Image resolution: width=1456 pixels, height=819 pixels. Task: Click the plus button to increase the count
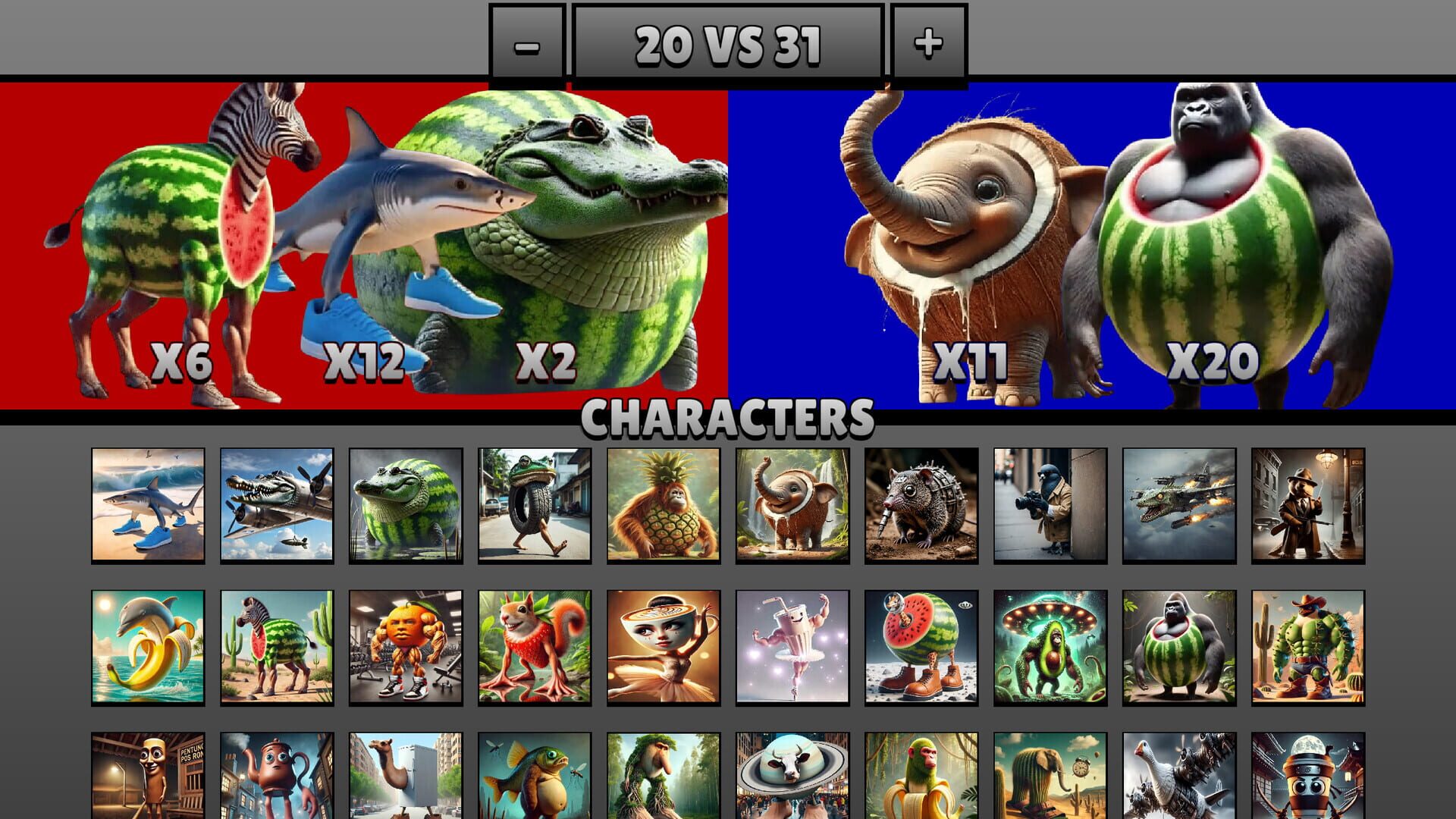click(927, 44)
